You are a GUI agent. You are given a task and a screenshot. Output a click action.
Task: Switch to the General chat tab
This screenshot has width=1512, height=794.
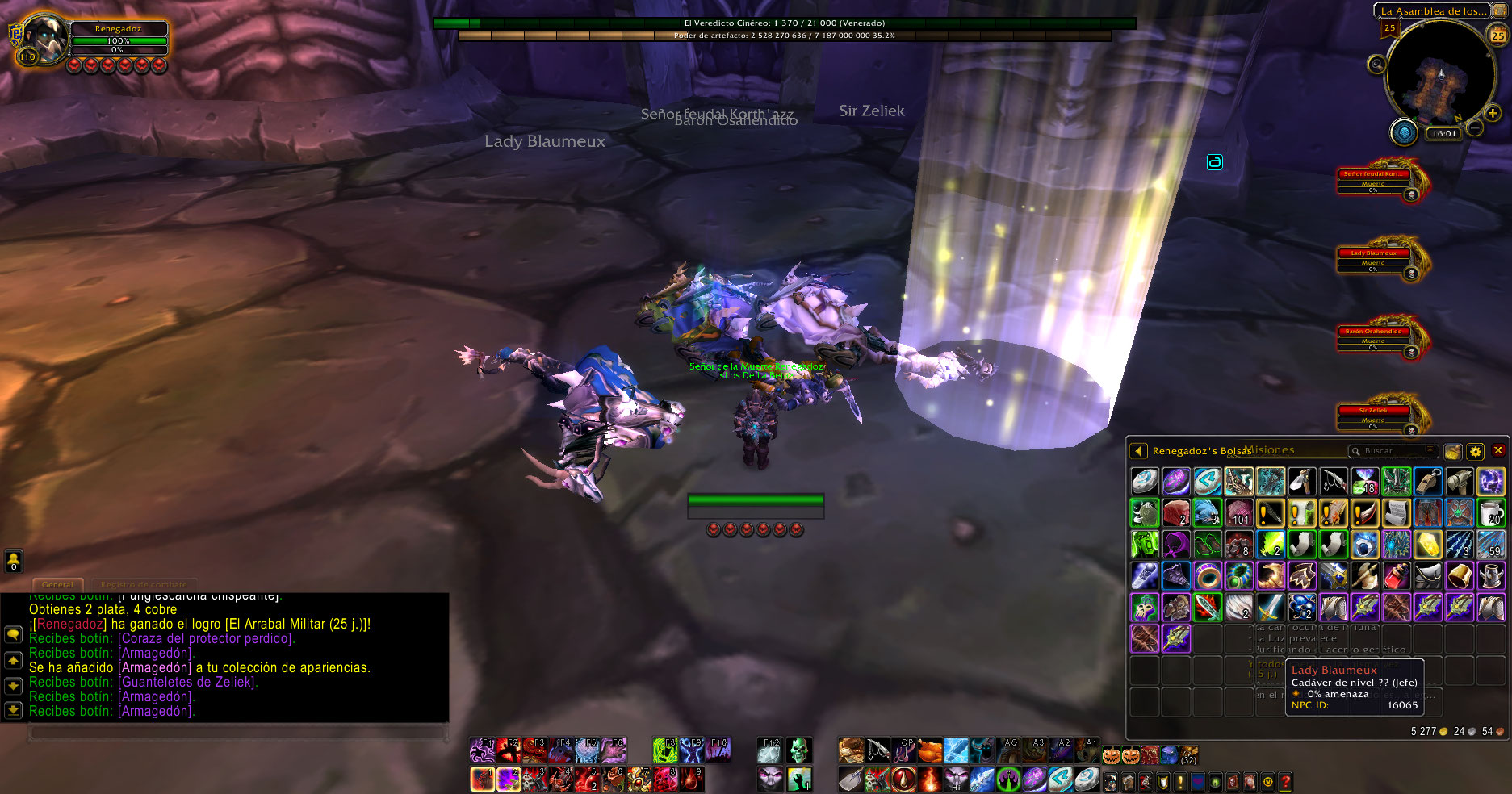point(57,584)
